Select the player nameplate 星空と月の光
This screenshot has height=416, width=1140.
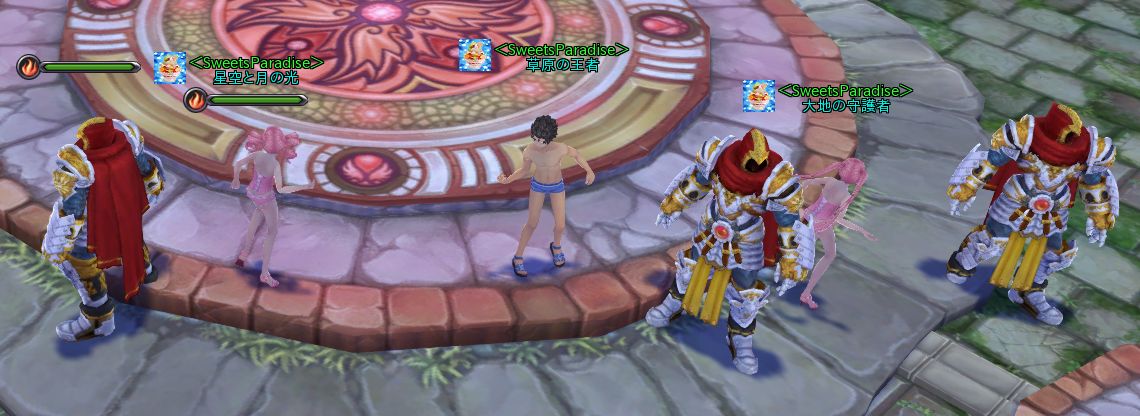(256, 76)
